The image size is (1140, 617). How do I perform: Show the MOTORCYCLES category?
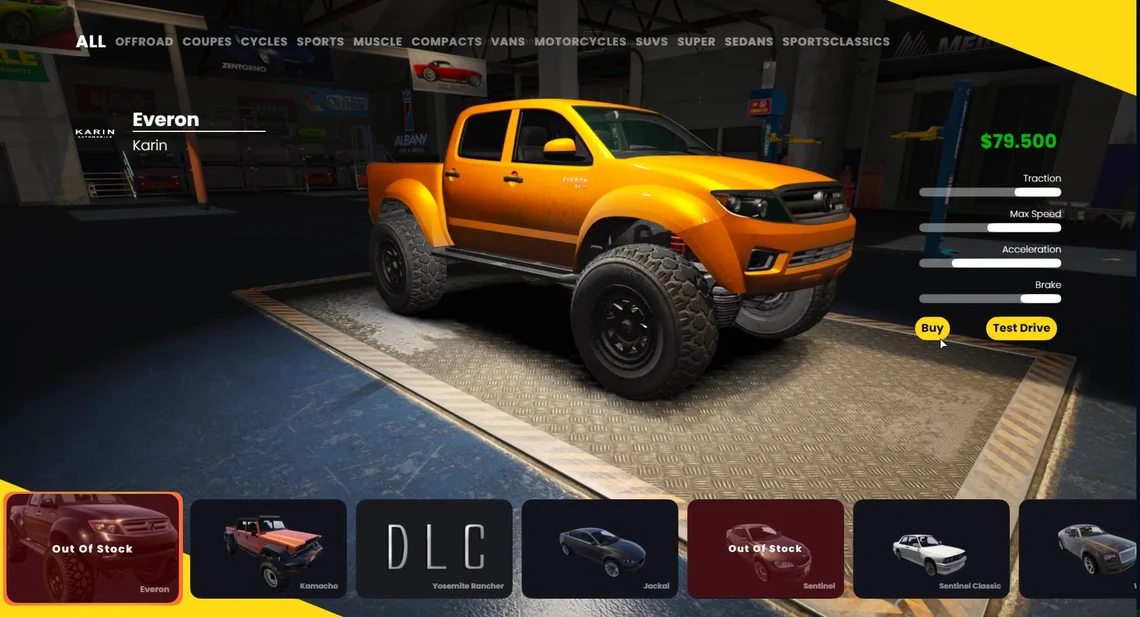coord(580,42)
